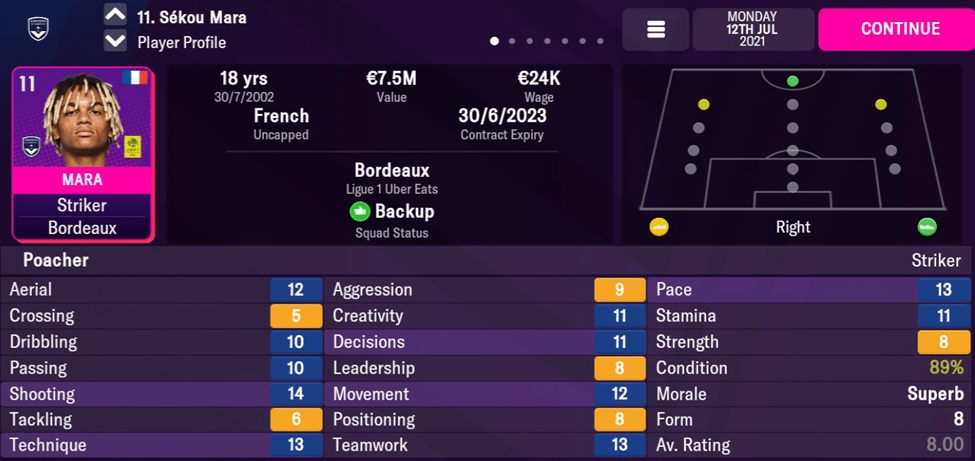Click the Bordeaux club crest at top-left
This screenshot has height=461, width=975.
pyautogui.click(x=39, y=28)
